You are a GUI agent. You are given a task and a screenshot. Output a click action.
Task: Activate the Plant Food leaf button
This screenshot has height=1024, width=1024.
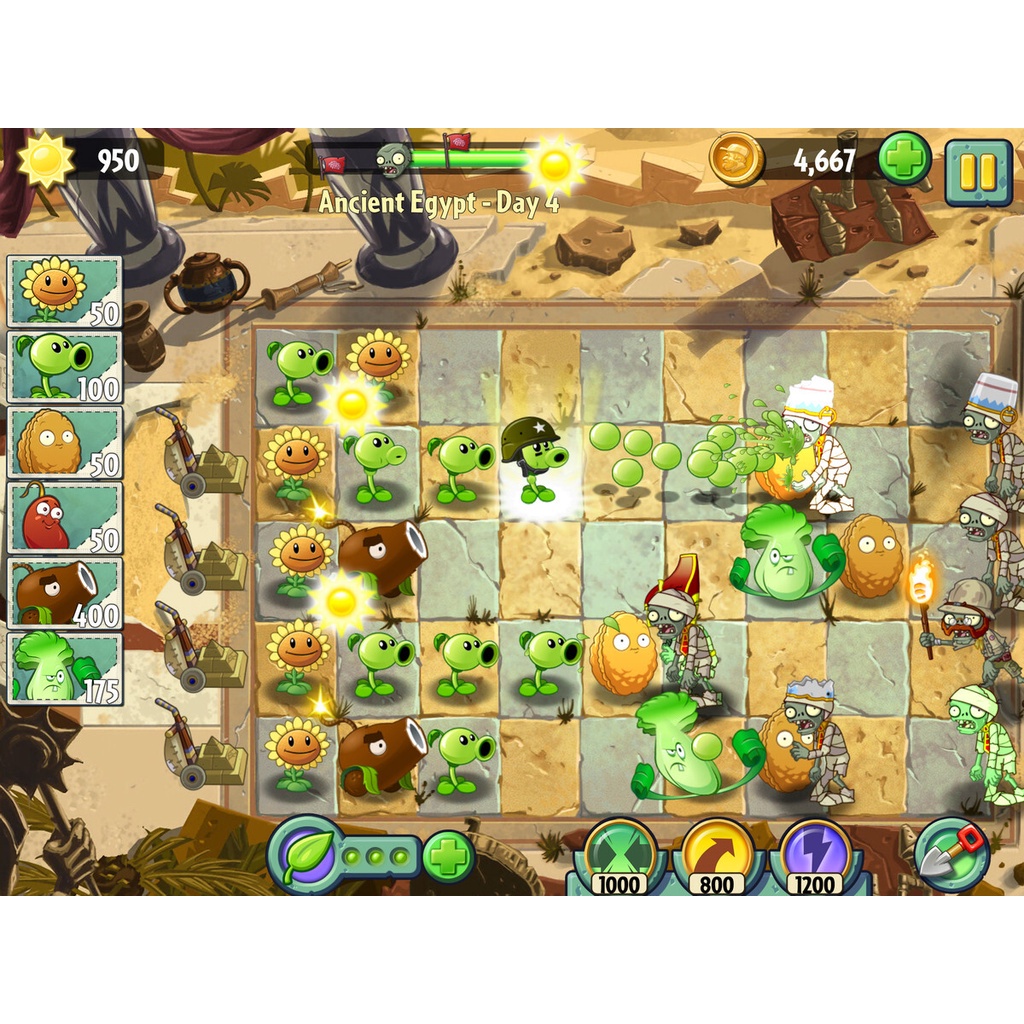pyautogui.click(x=302, y=854)
